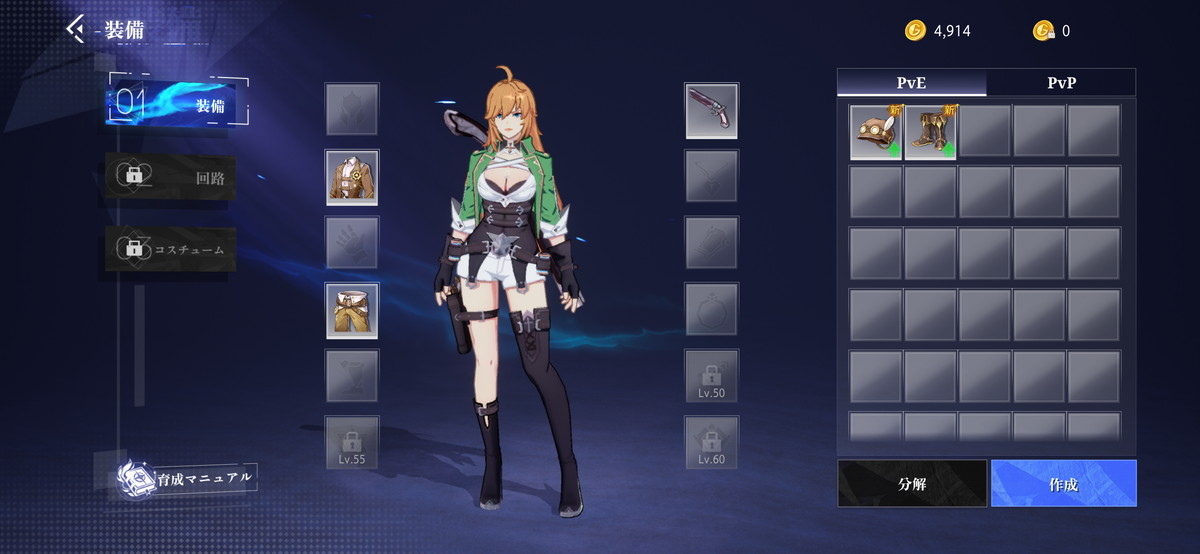This screenshot has height=554, width=1200.
Task: Click the blue 作成 craft button
Action: (x=1063, y=484)
